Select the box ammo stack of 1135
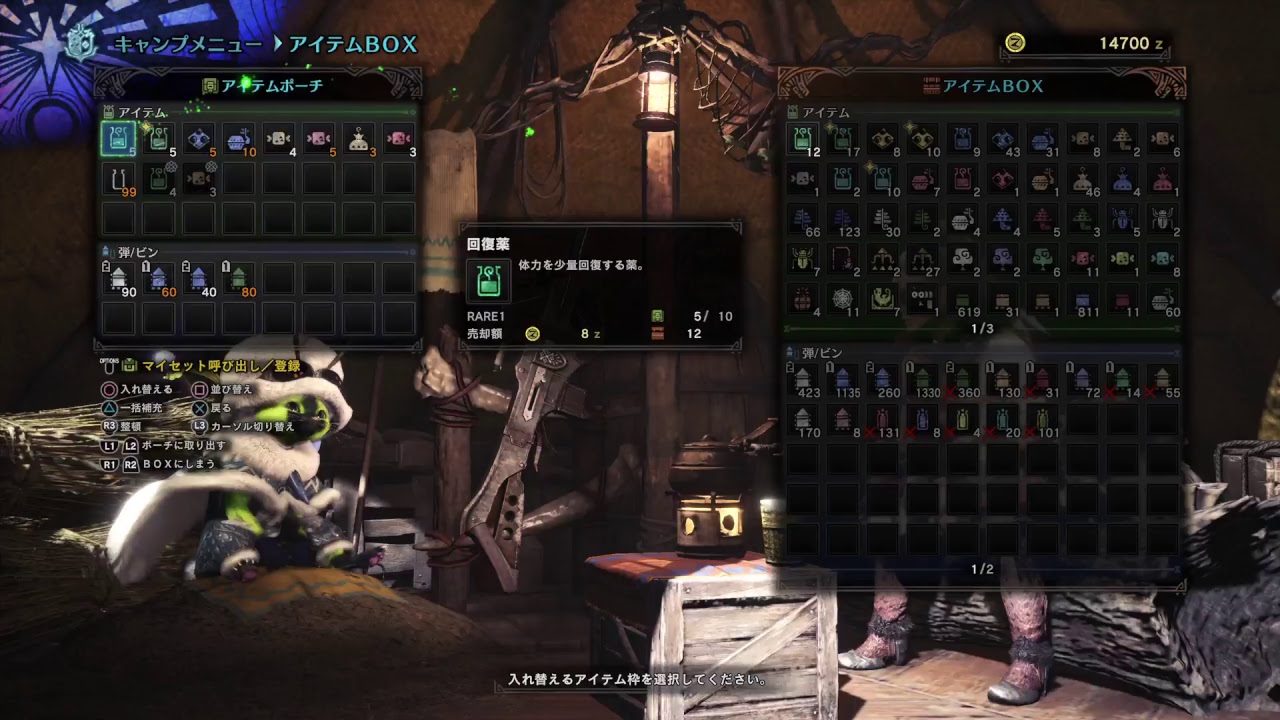 pos(843,379)
